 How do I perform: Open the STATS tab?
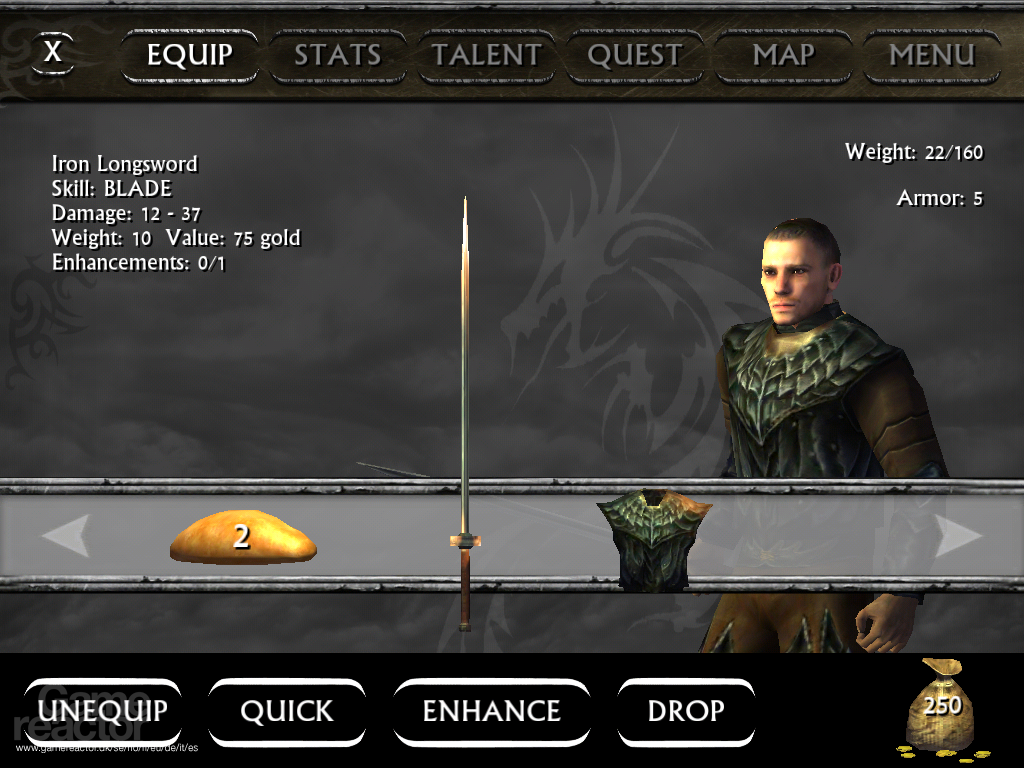pyautogui.click(x=337, y=56)
